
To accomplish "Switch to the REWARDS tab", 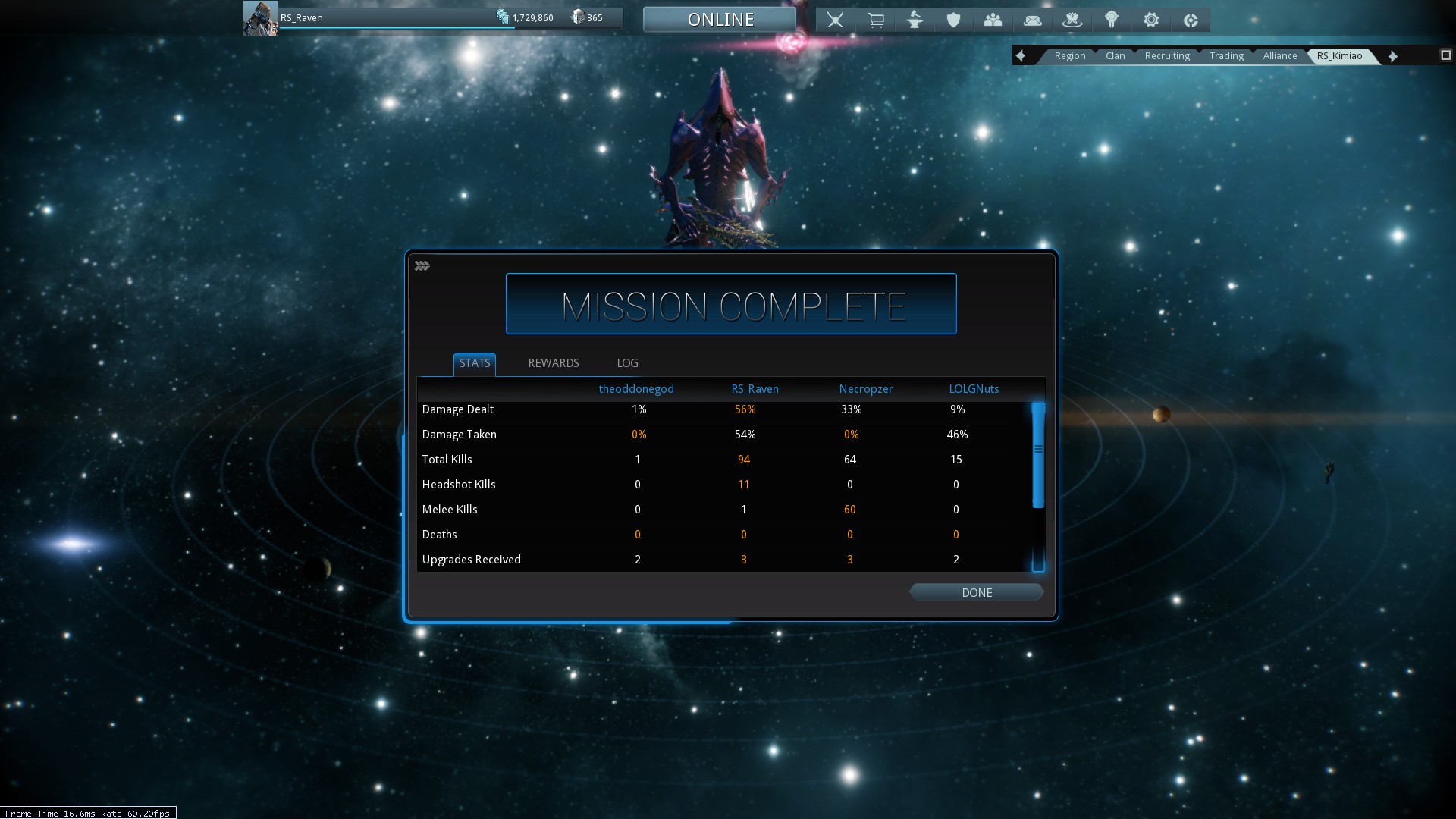I will 553,363.
